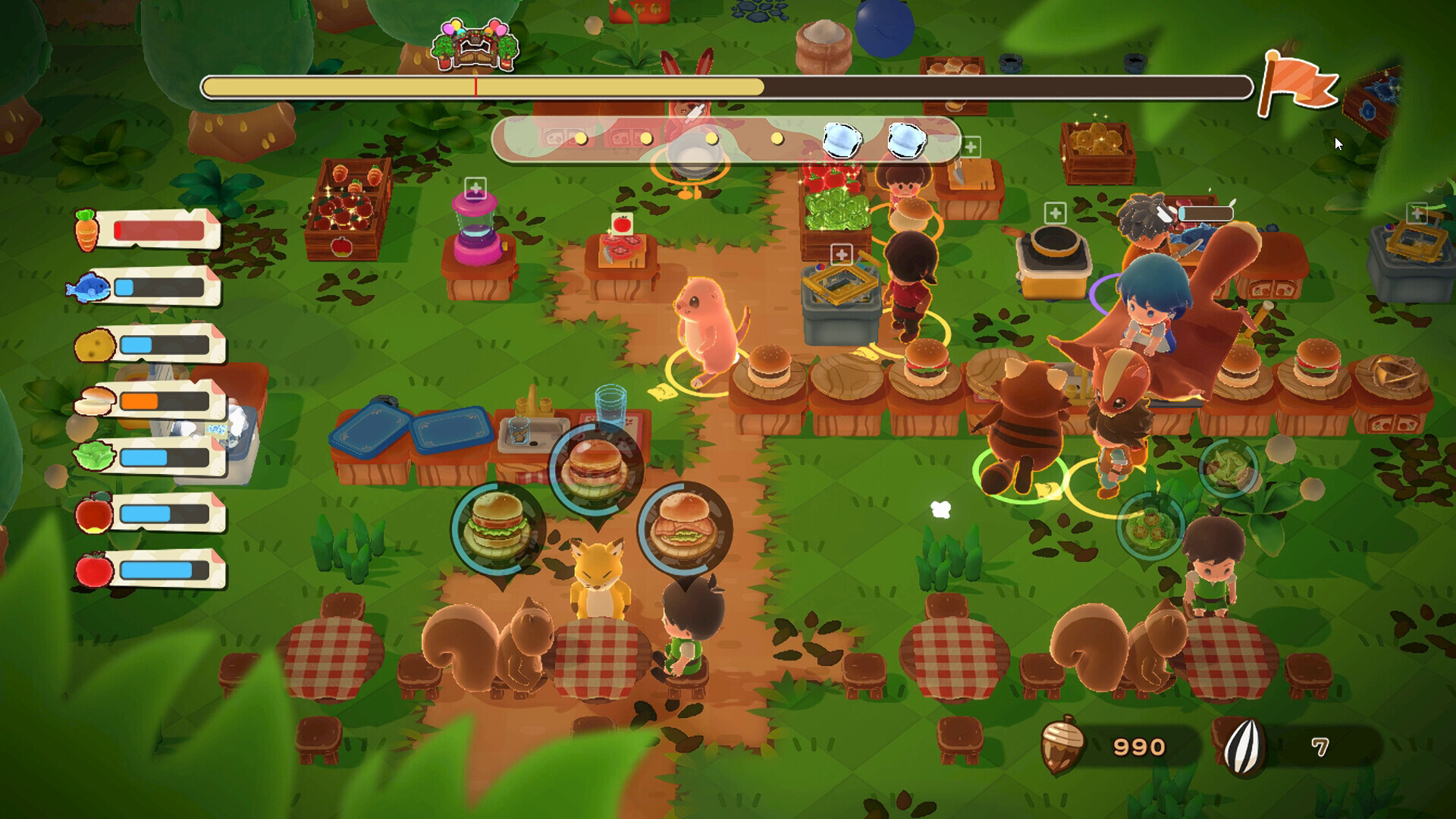Click the plus icon above the frying pan

[1055, 213]
